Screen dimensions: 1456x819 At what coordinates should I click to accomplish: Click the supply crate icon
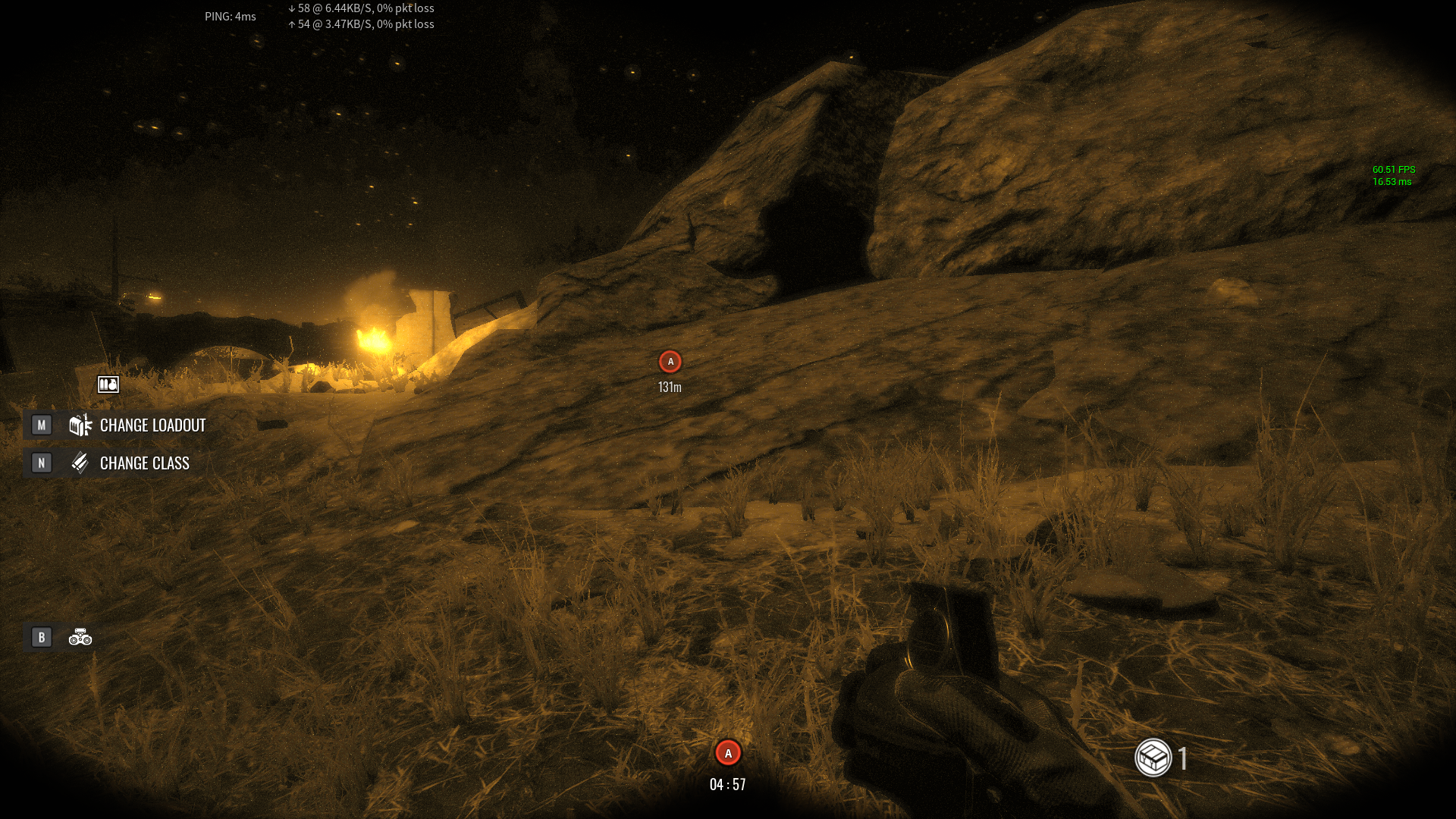[1153, 758]
